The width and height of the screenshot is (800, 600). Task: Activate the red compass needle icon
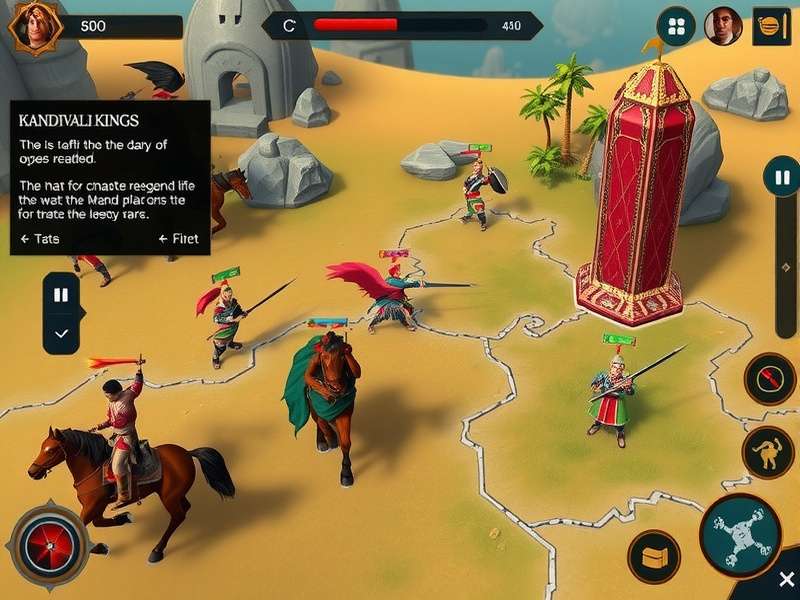tap(768, 379)
